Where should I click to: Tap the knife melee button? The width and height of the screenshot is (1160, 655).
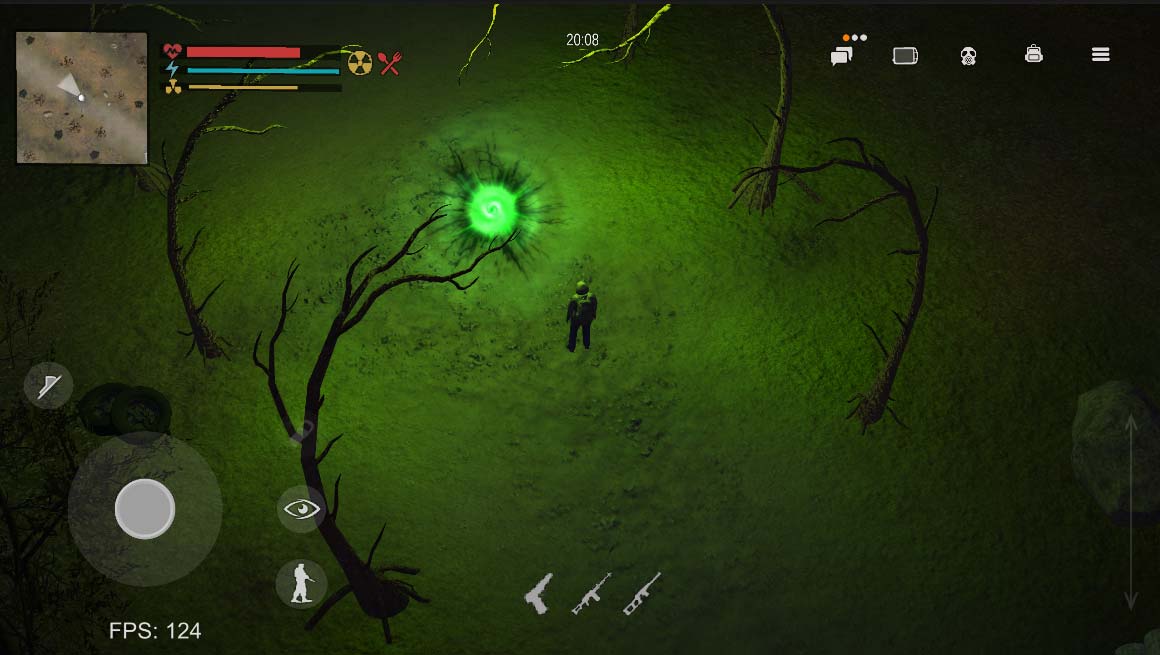(x=49, y=385)
